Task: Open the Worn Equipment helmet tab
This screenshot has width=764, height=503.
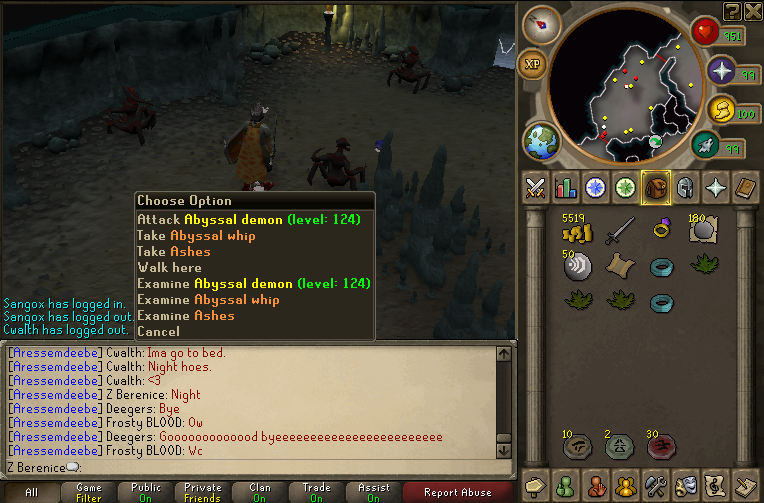Action: click(x=685, y=187)
